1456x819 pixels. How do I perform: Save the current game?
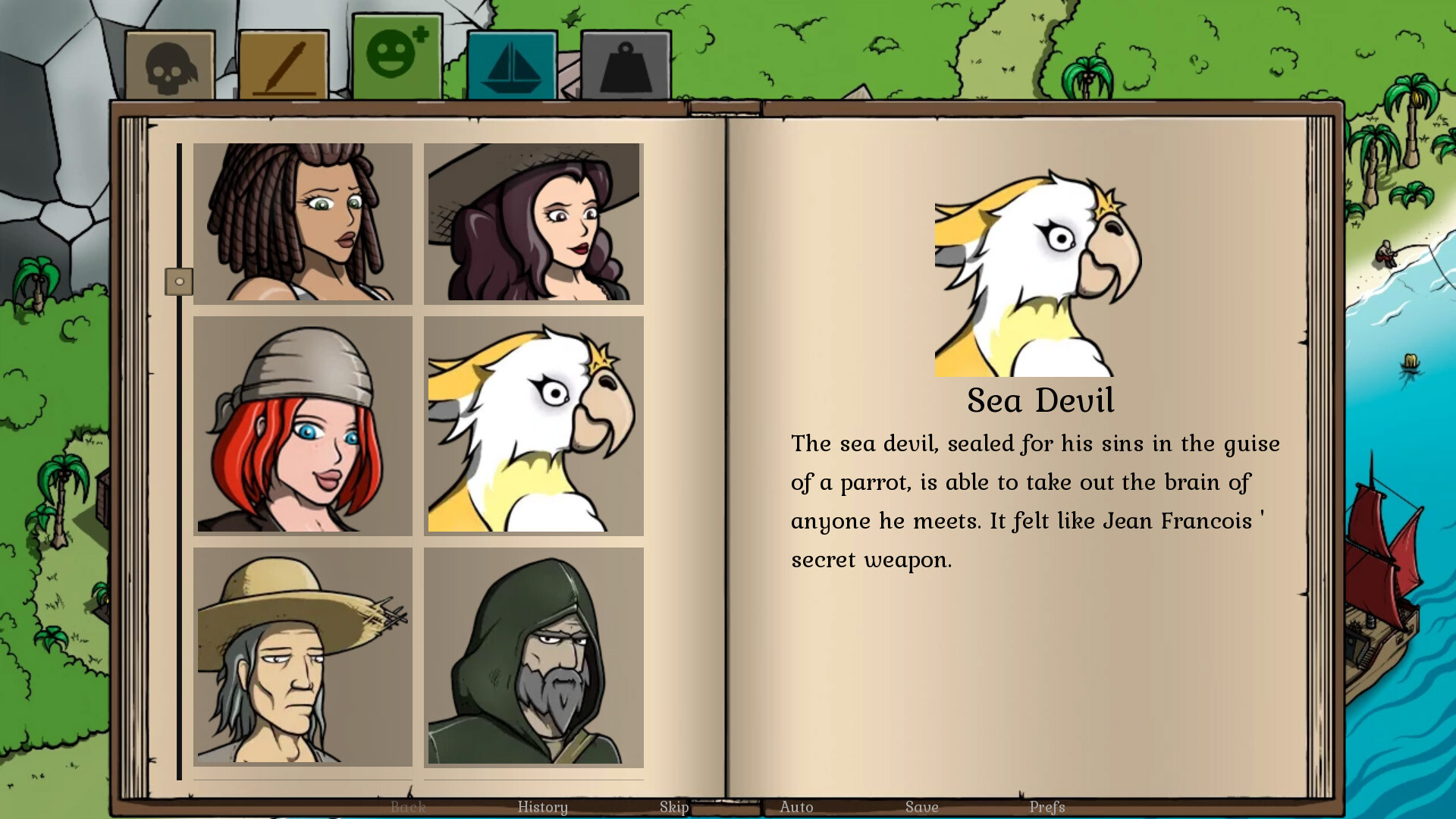pyautogui.click(x=921, y=807)
